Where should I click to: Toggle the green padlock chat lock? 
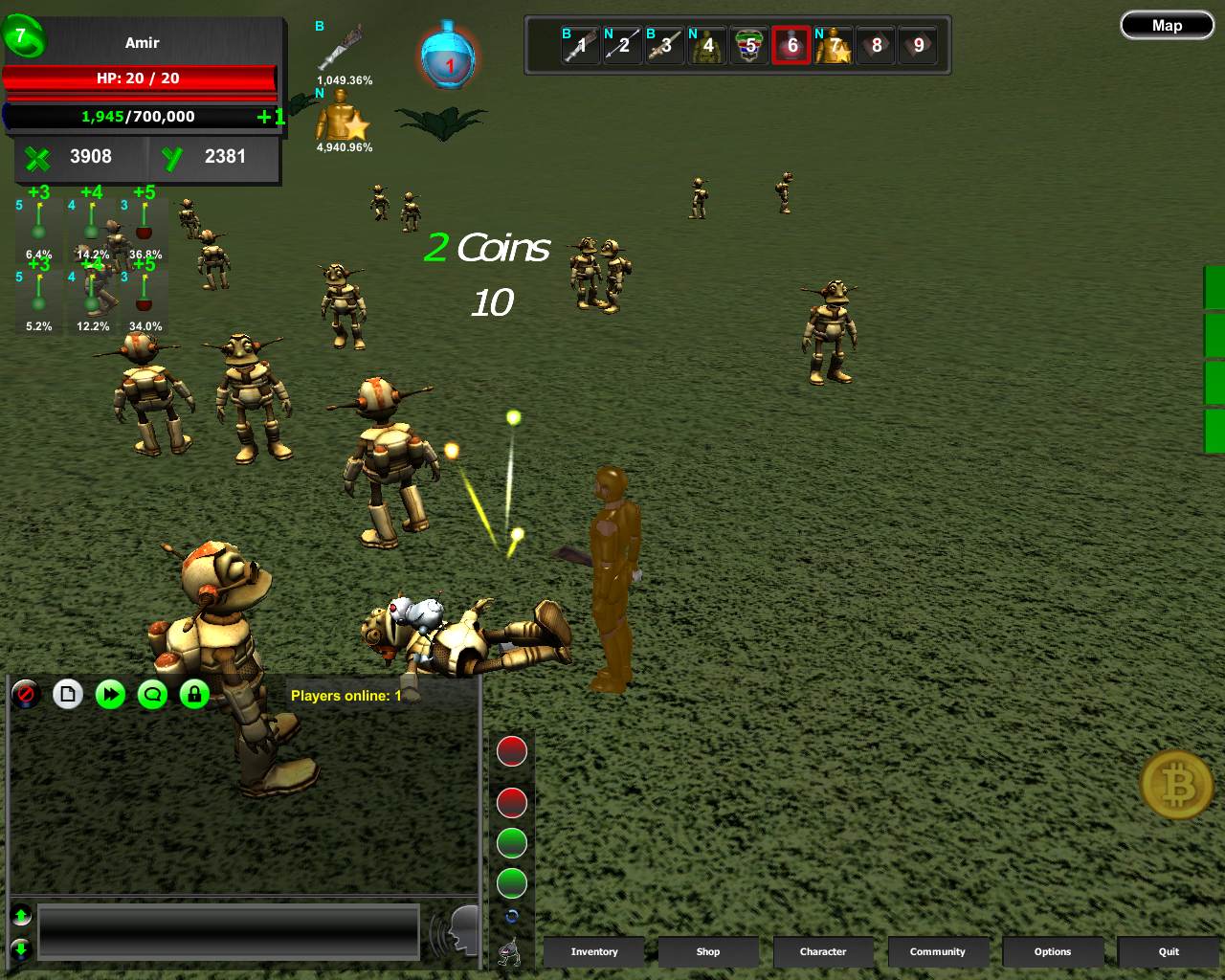tap(194, 695)
